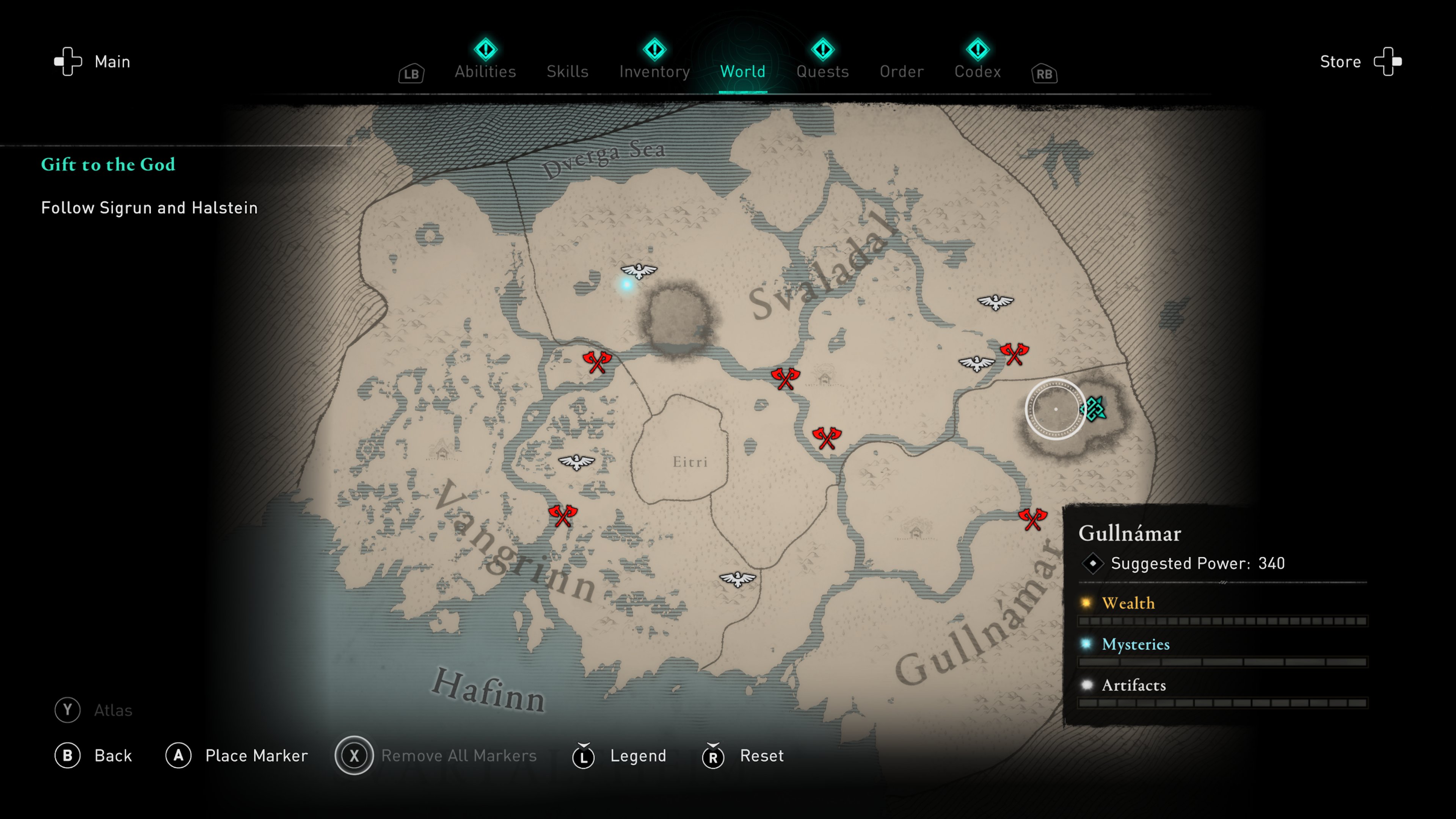Select the Eitri region on the map

[x=690, y=462]
